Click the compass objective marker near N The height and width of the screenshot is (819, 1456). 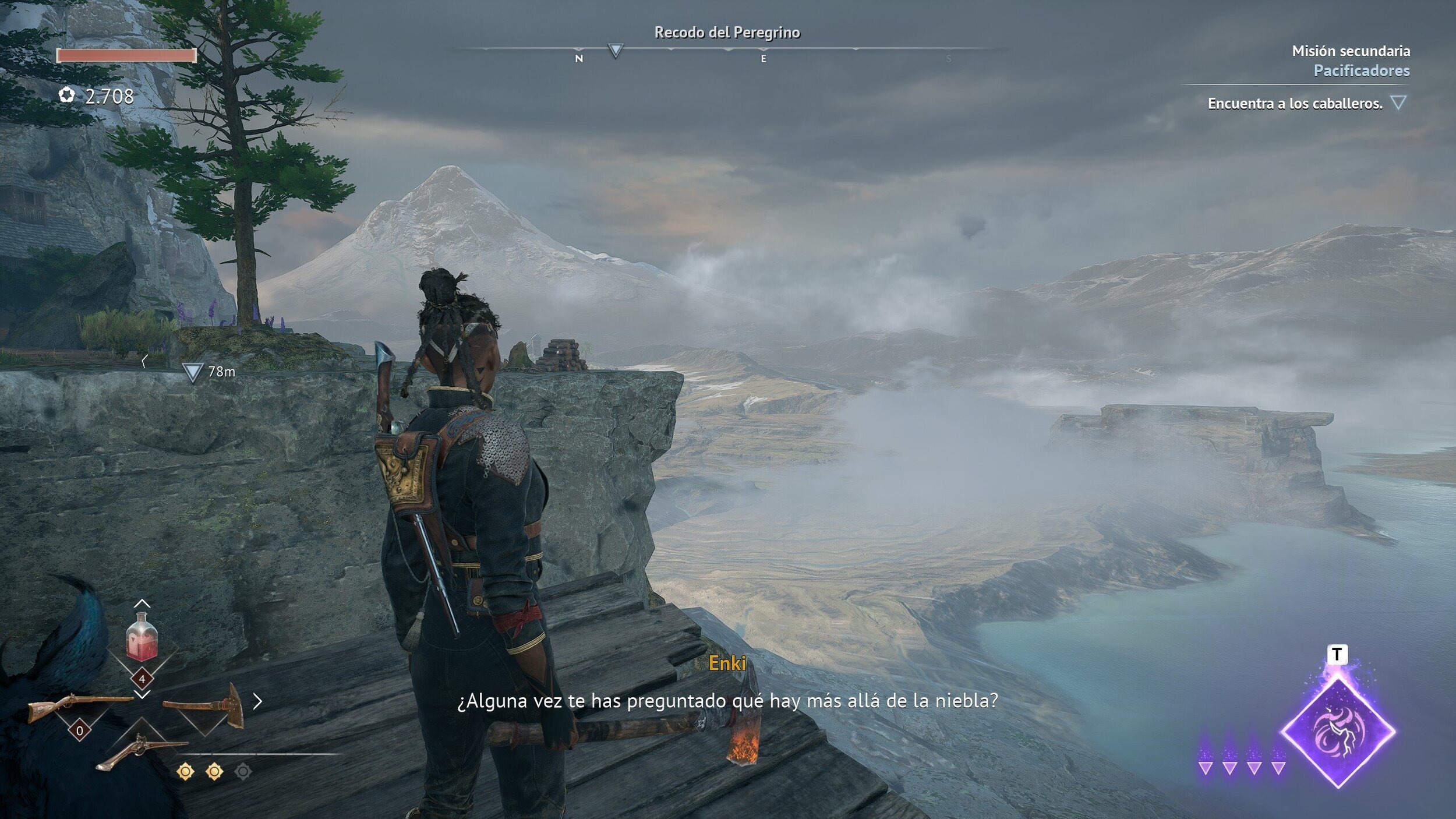pos(615,51)
